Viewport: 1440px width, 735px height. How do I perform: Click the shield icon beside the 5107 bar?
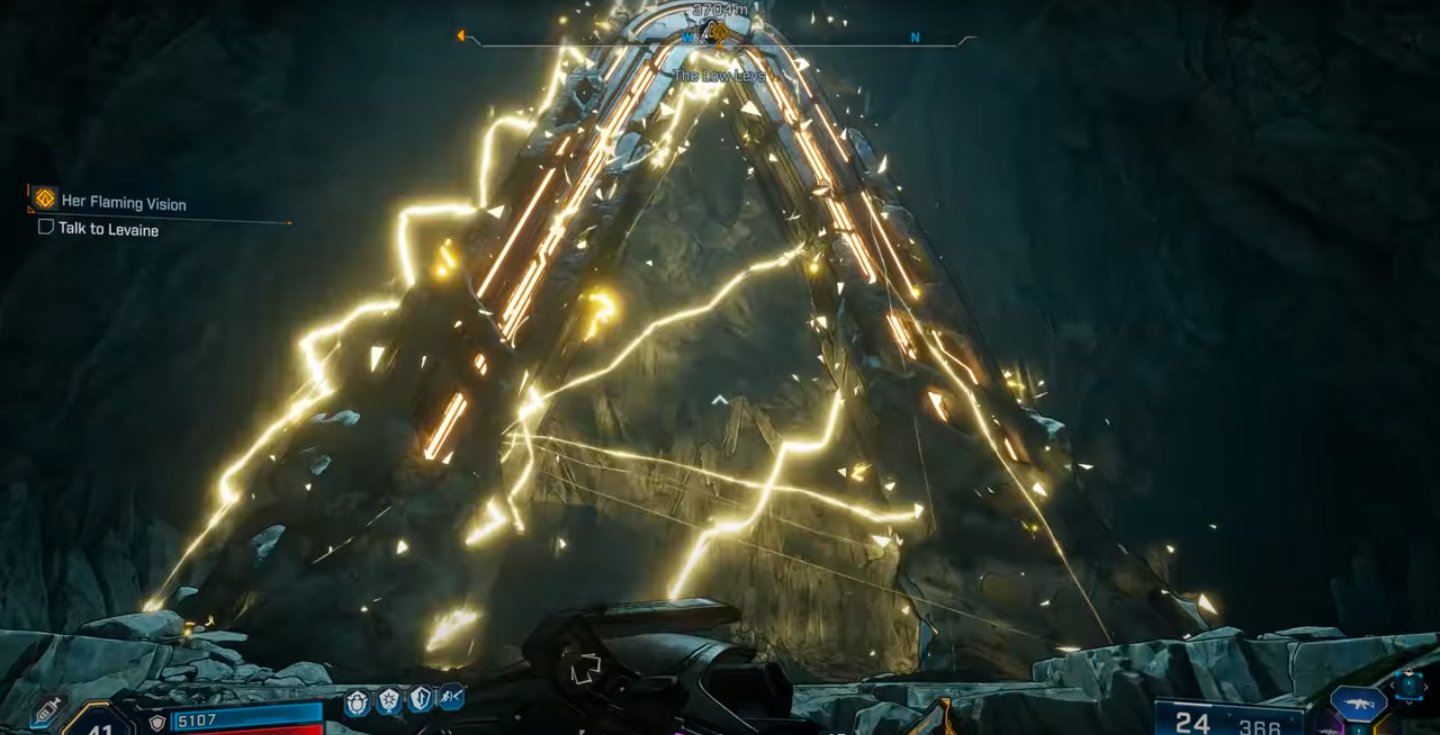pyautogui.click(x=157, y=722)
